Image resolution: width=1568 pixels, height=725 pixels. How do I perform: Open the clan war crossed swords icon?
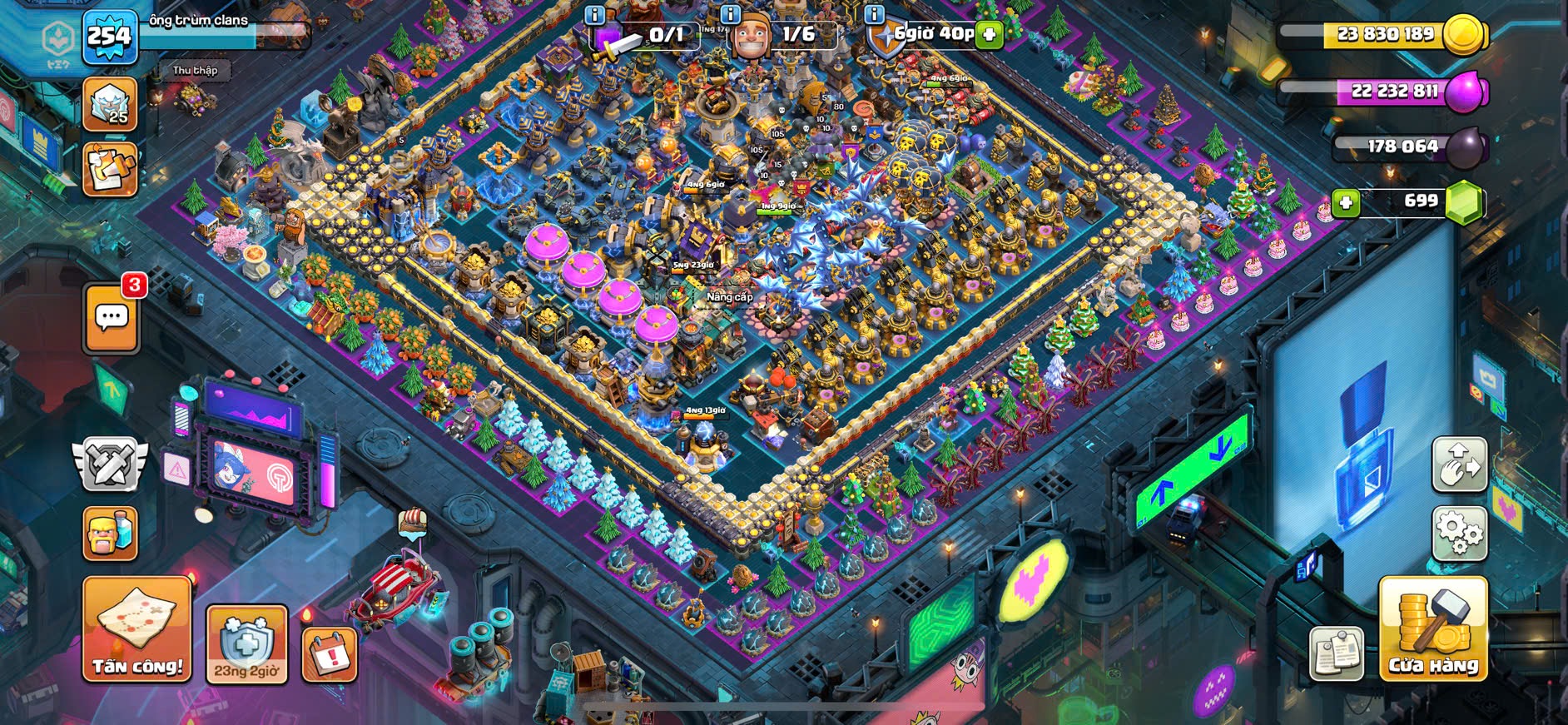pos(110,464)
